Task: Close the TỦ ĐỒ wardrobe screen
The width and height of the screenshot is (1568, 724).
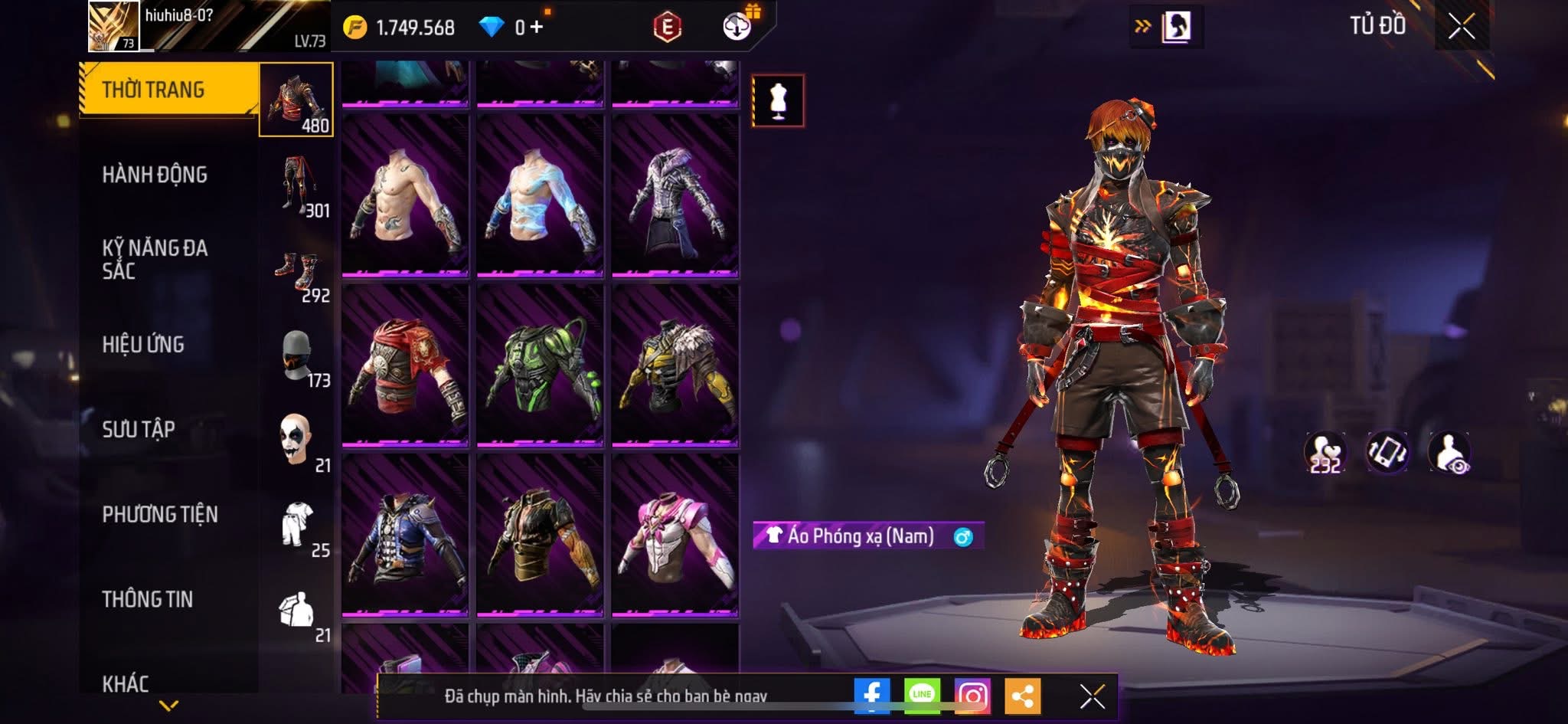Action: (1461, 27)
